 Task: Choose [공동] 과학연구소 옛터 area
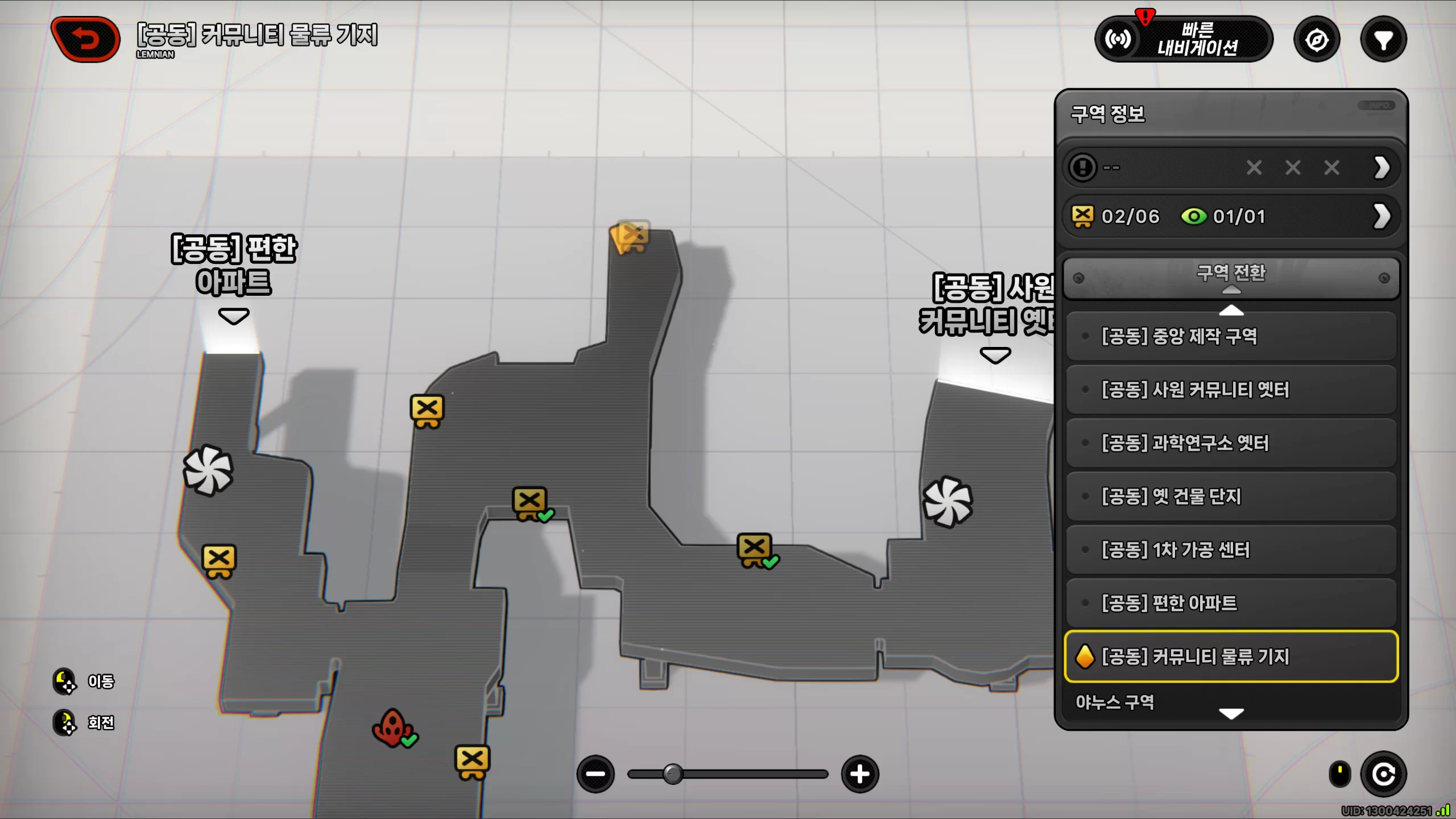[1231, 443]
